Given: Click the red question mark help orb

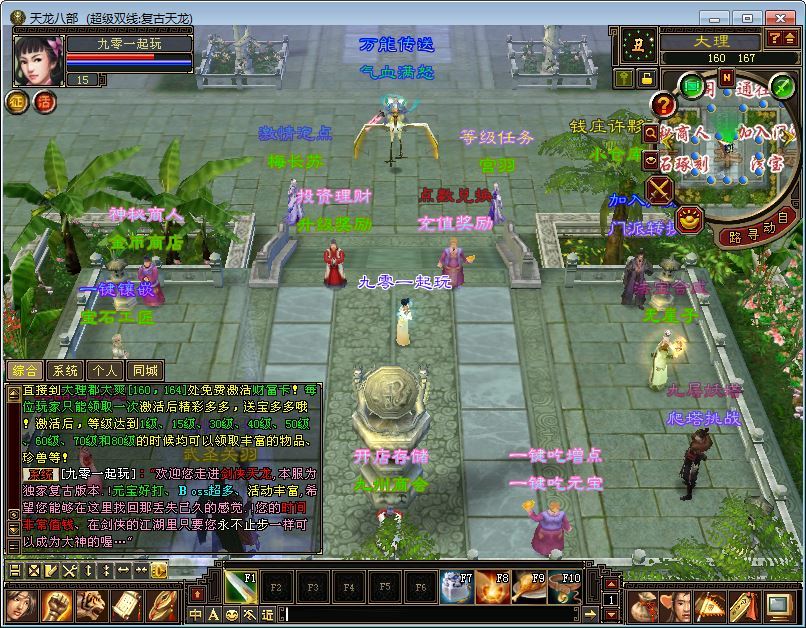Looking at the screenshot, I should 662,104.
